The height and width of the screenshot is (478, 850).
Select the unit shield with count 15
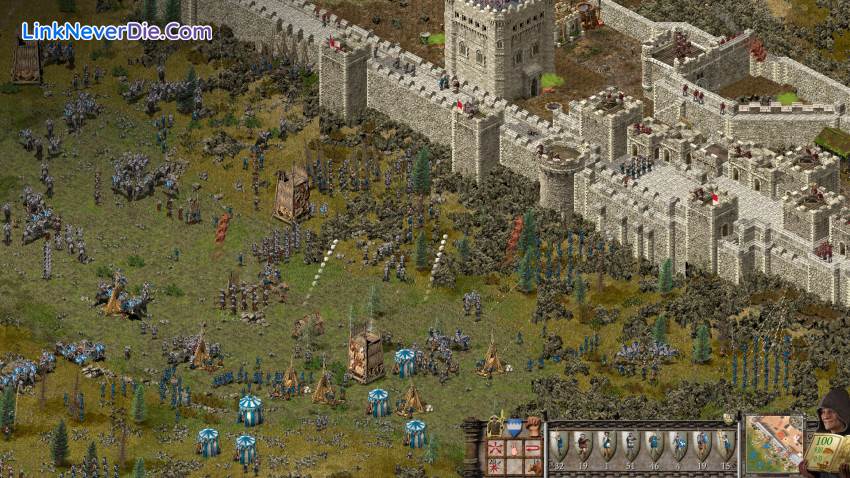click(725, 444)
